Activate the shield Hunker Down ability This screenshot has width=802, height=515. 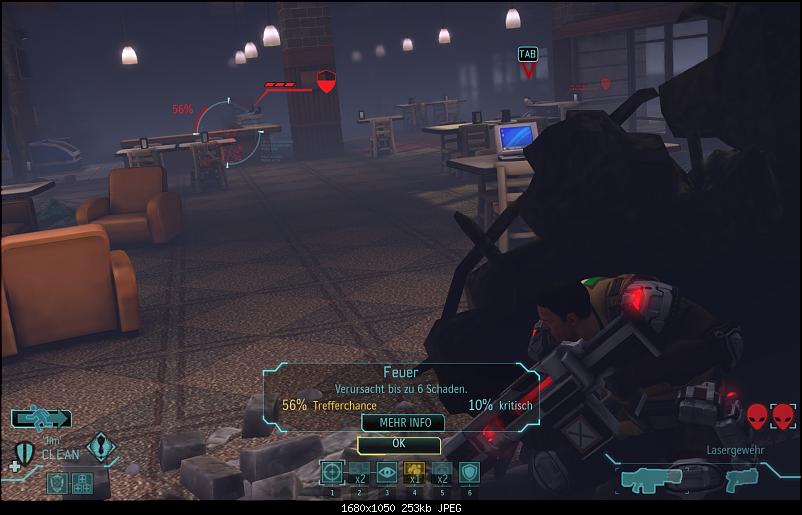(x=469, y=472)
